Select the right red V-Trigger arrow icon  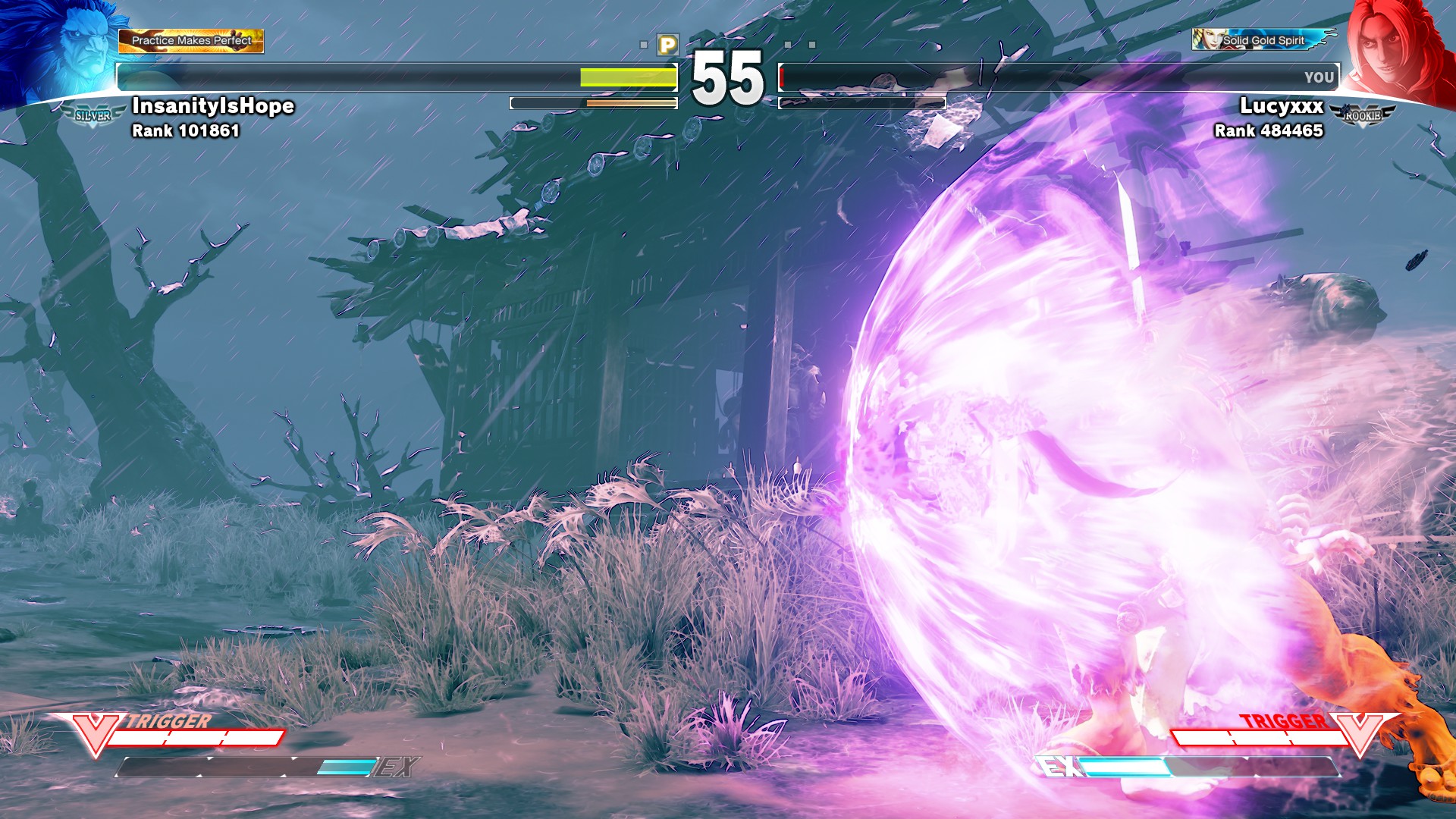[1363, 733]
